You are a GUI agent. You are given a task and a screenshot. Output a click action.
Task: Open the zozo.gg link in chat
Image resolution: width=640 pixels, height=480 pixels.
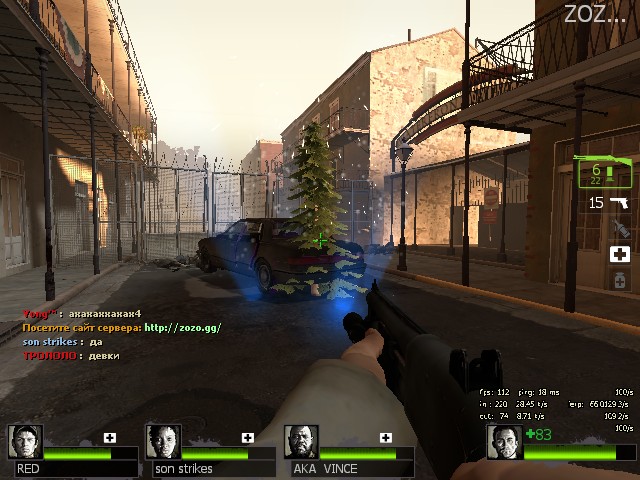pos(182,327)
